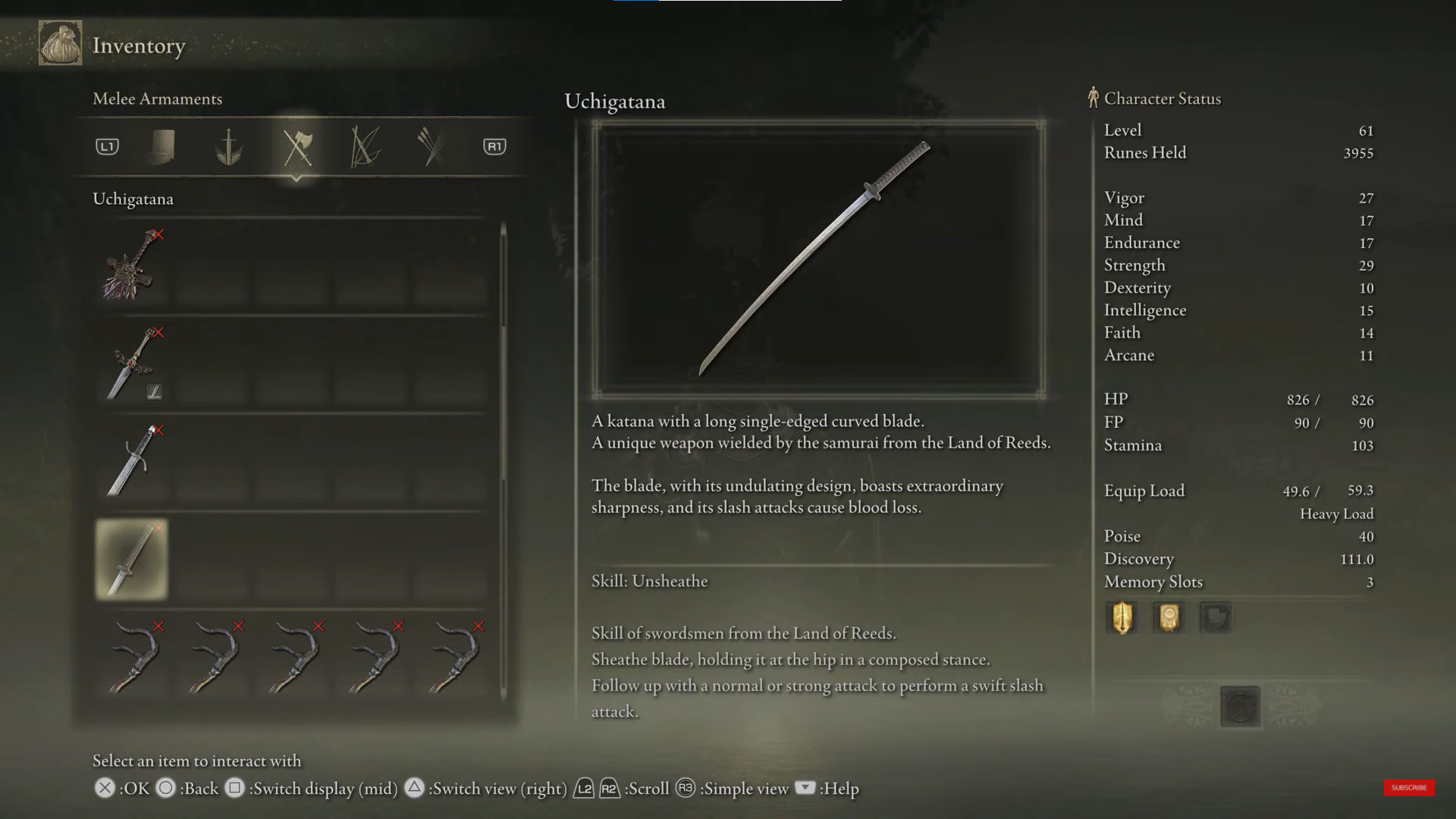Screen dimensions: 1456x819
Task: Inspect the dark greyed-out status effect icon
Action: (x=1215, y=617)
